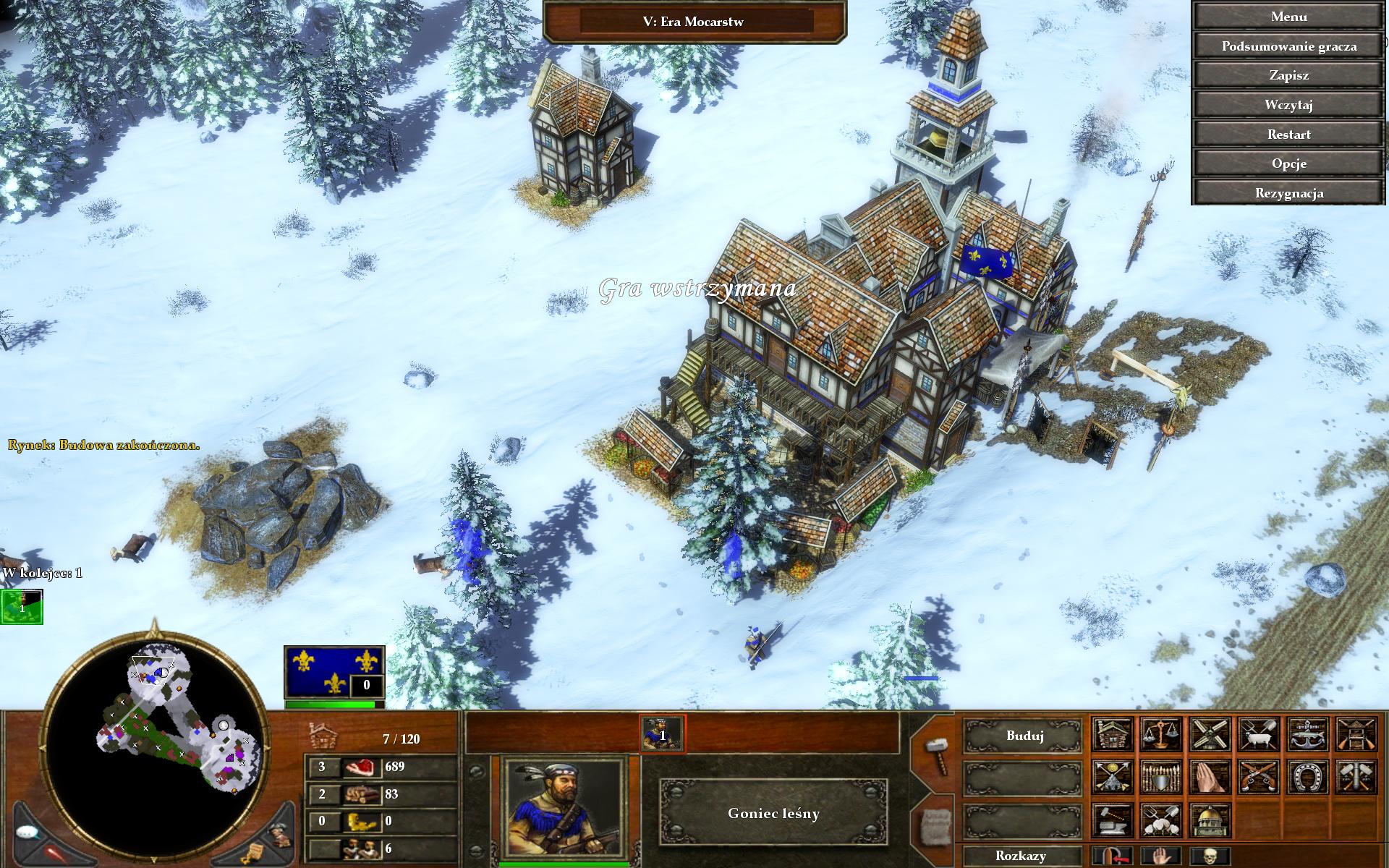Click the skull delete unit command

click(x=1210, y=856)
